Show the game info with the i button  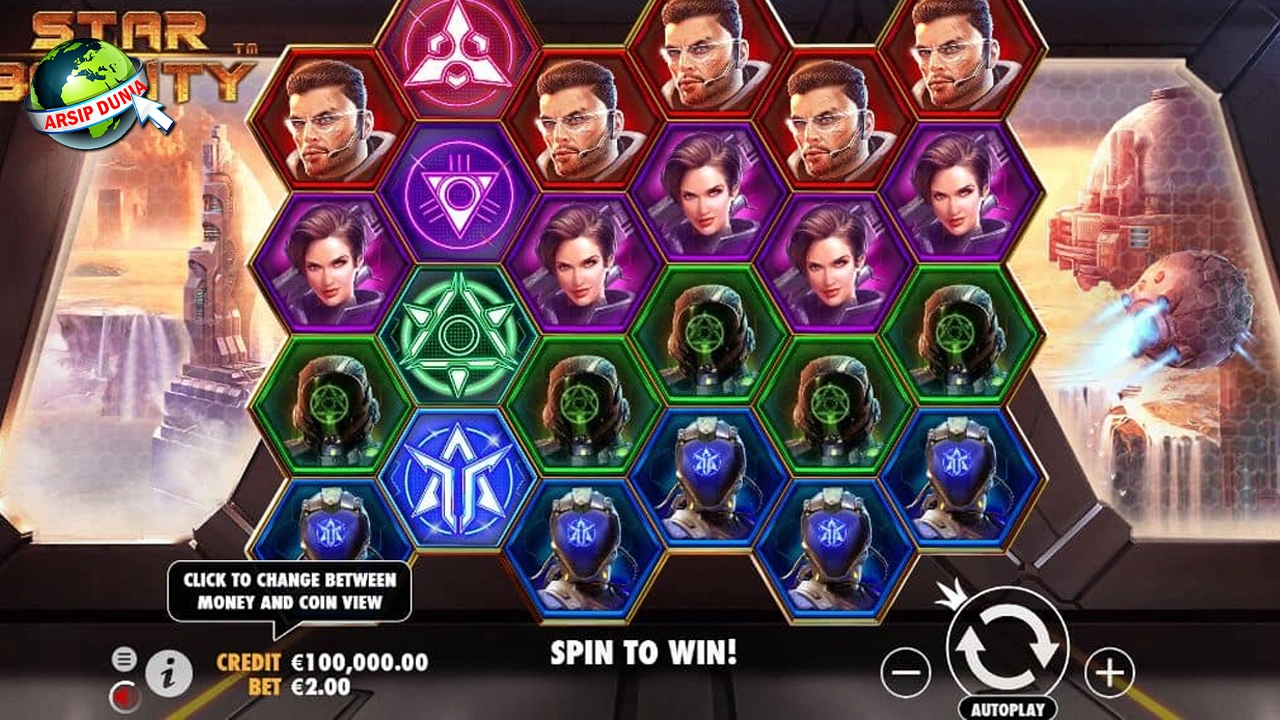pos(169,674)
